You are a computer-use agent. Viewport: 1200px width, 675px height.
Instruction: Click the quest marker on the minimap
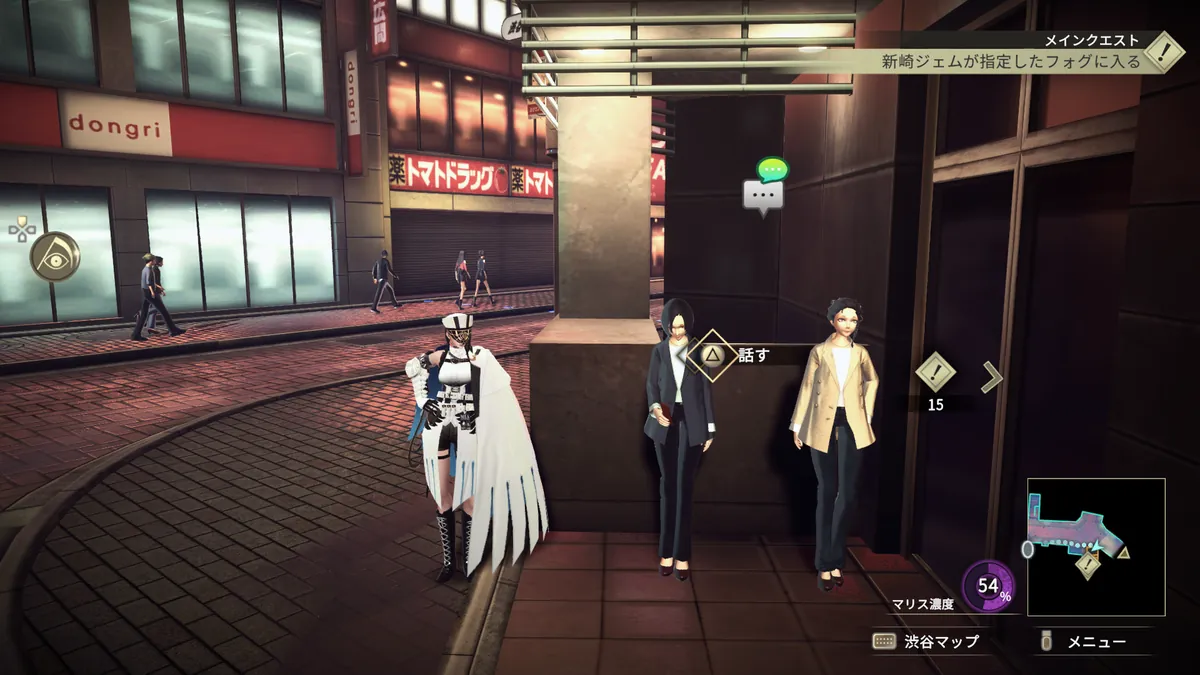pyautogui.click(x=1088, y=565)
